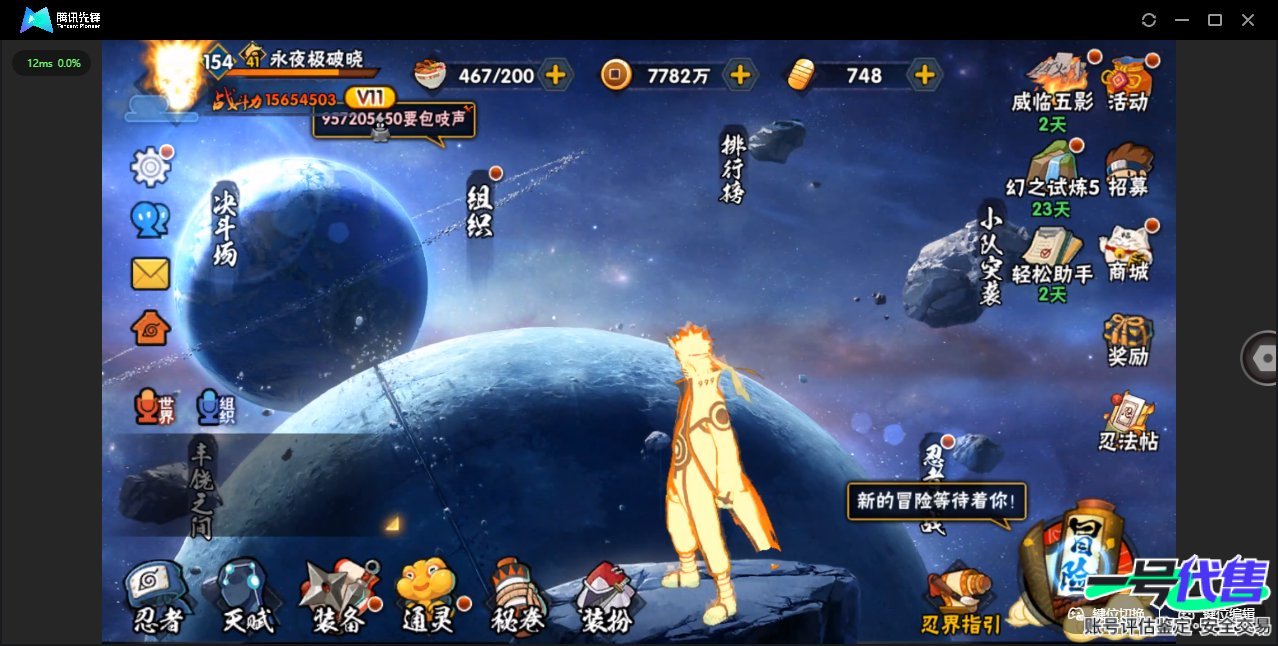The height and width of the screenshot is (646, 1278).
Task: Open the 招募 recruit screen
Action: (1128, 170)
